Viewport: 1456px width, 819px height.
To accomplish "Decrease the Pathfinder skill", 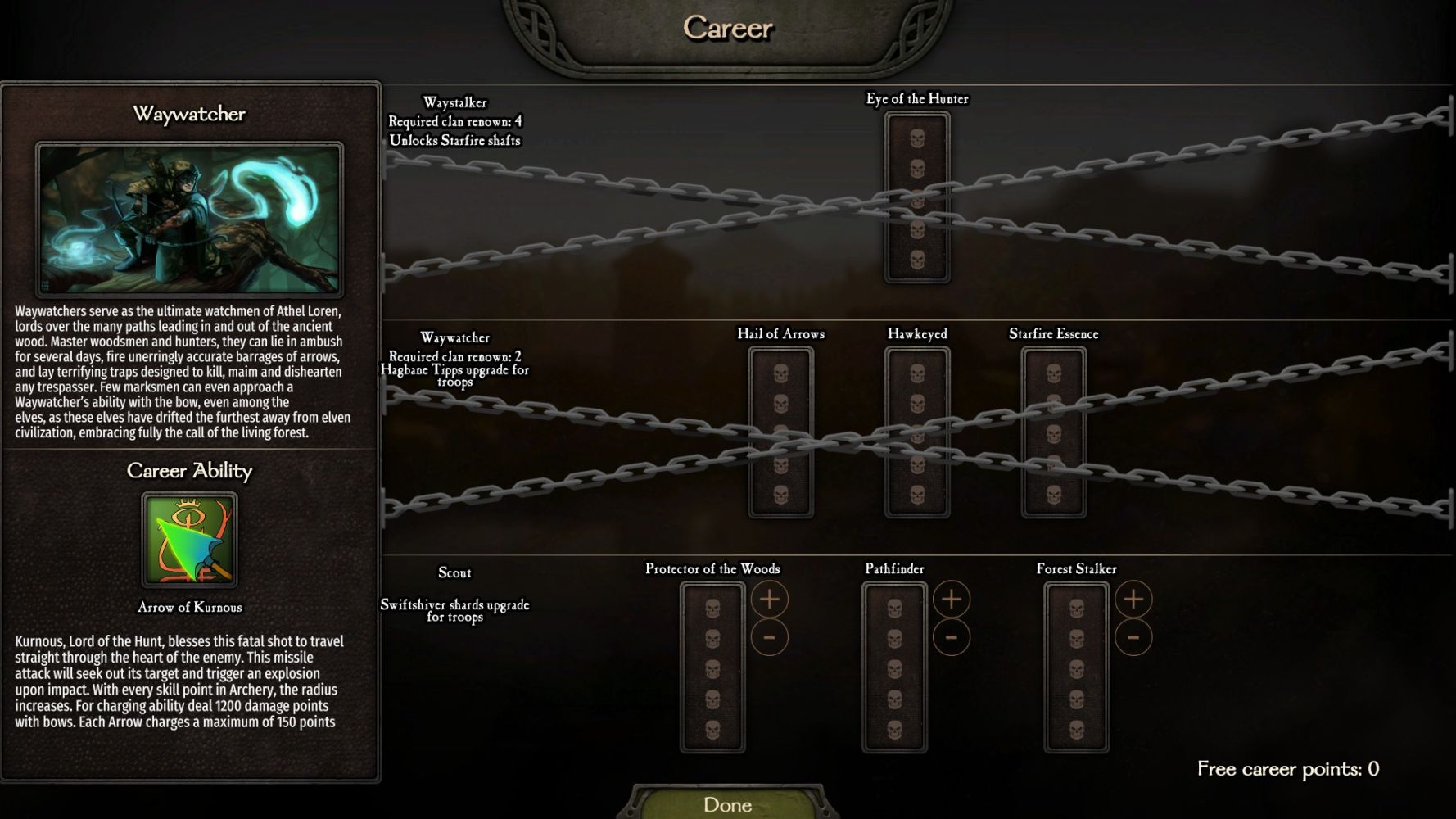I will pyautogui.click(x=951, y=637).
